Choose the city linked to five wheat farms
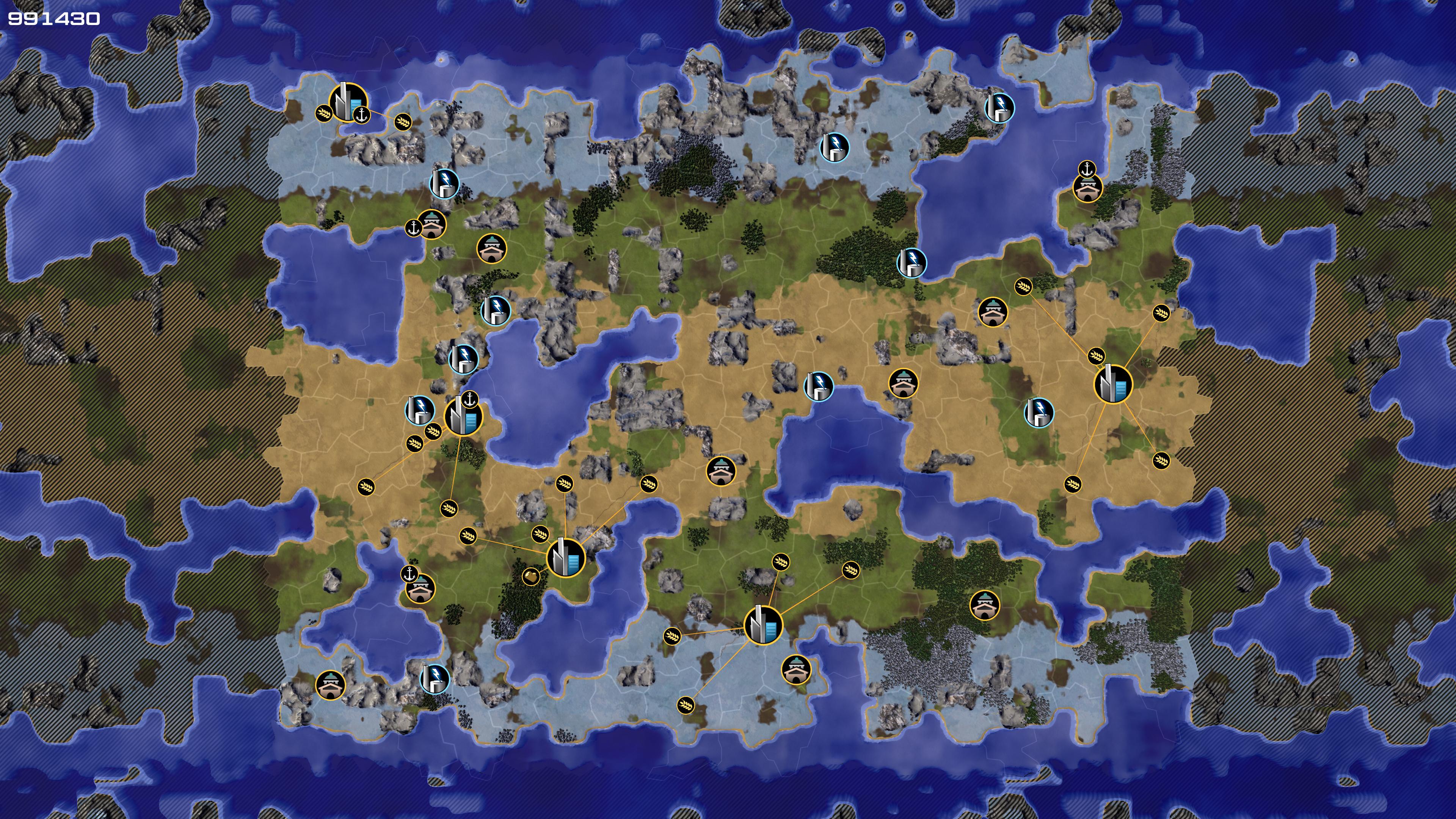Viewport: 1456px width, 819px height. click(x=1112, y=384)
